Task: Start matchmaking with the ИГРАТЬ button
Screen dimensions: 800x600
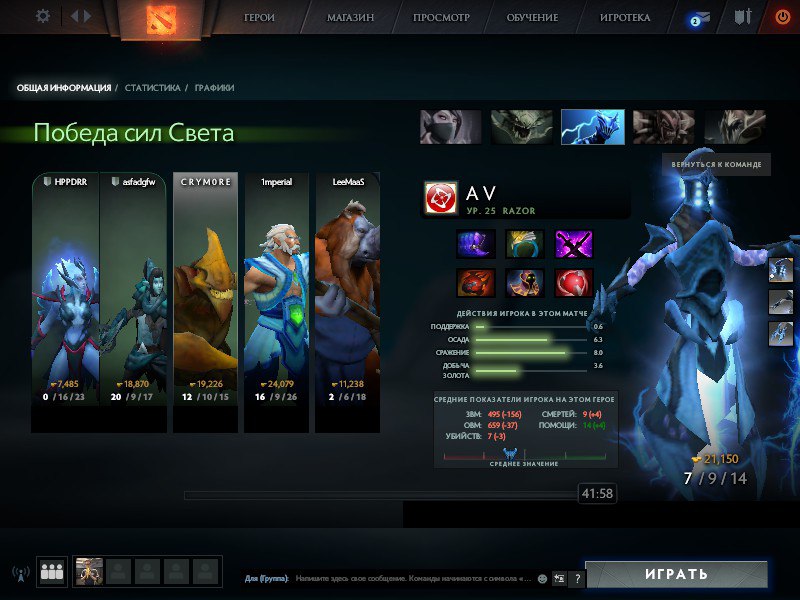Action: (x=676, y=575)
